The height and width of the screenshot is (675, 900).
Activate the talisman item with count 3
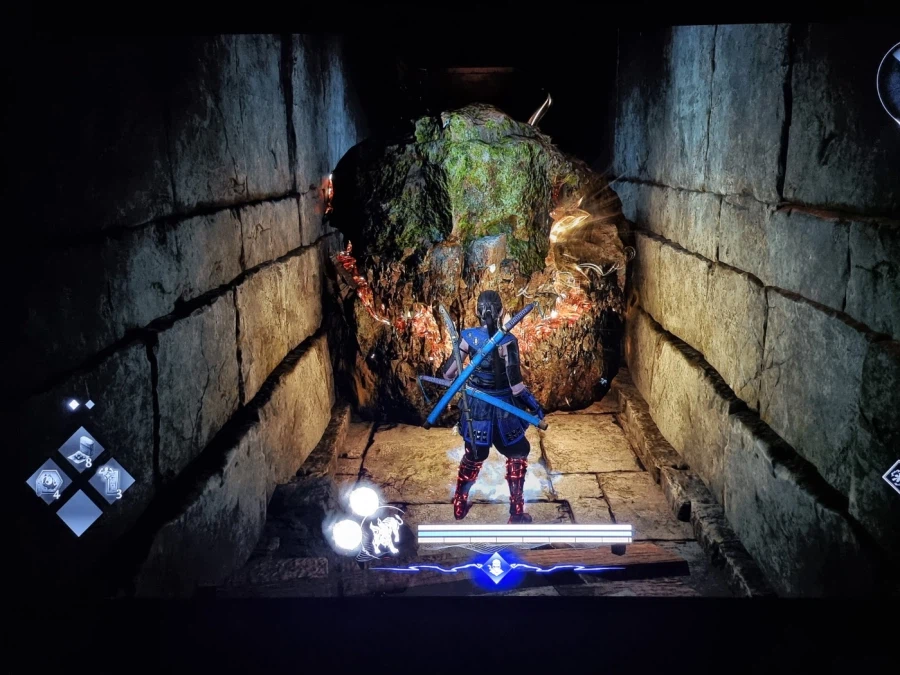pyautogui.click(x=112, y=481)
